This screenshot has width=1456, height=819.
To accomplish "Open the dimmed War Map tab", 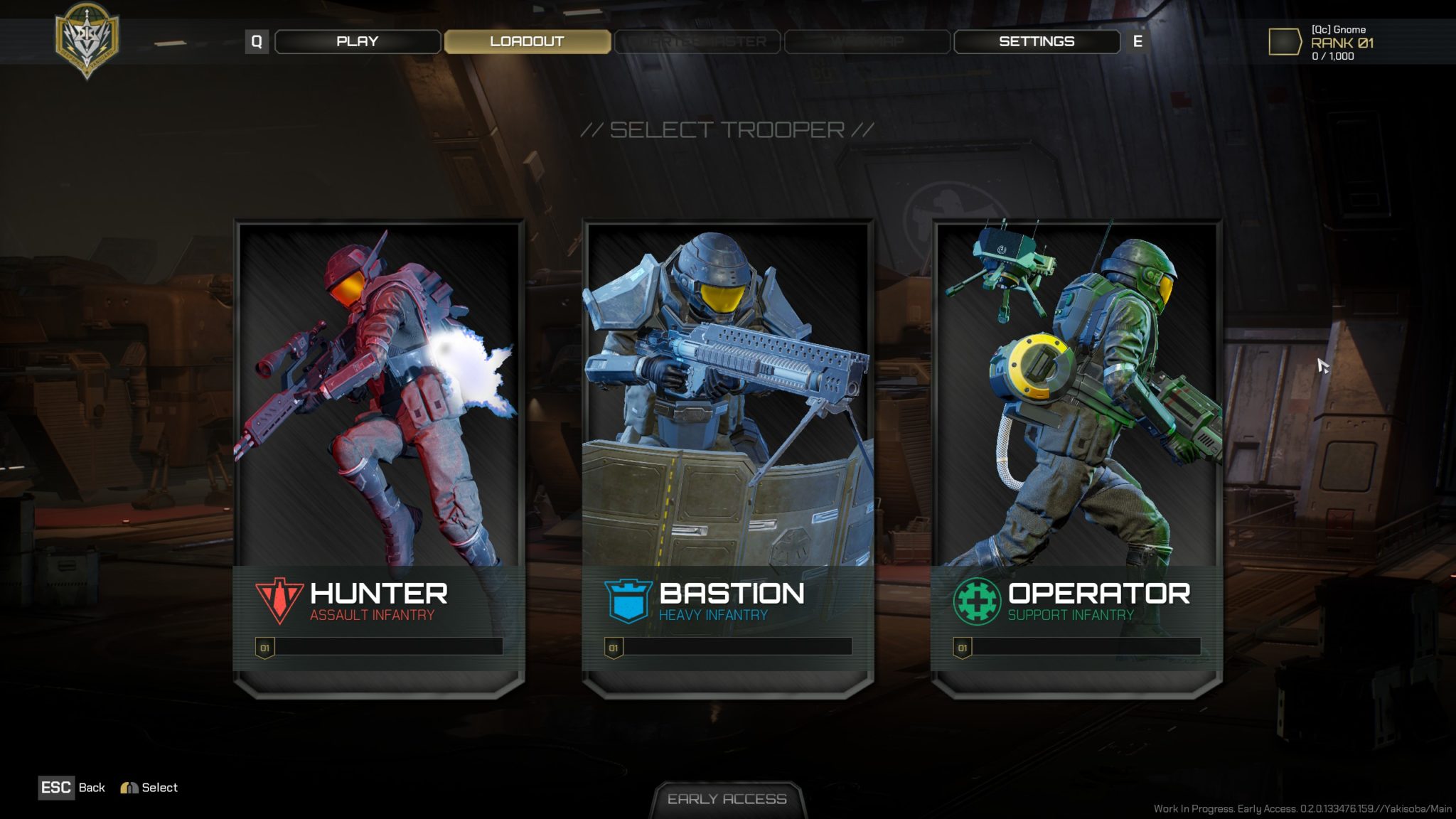I will pos(867,41).
